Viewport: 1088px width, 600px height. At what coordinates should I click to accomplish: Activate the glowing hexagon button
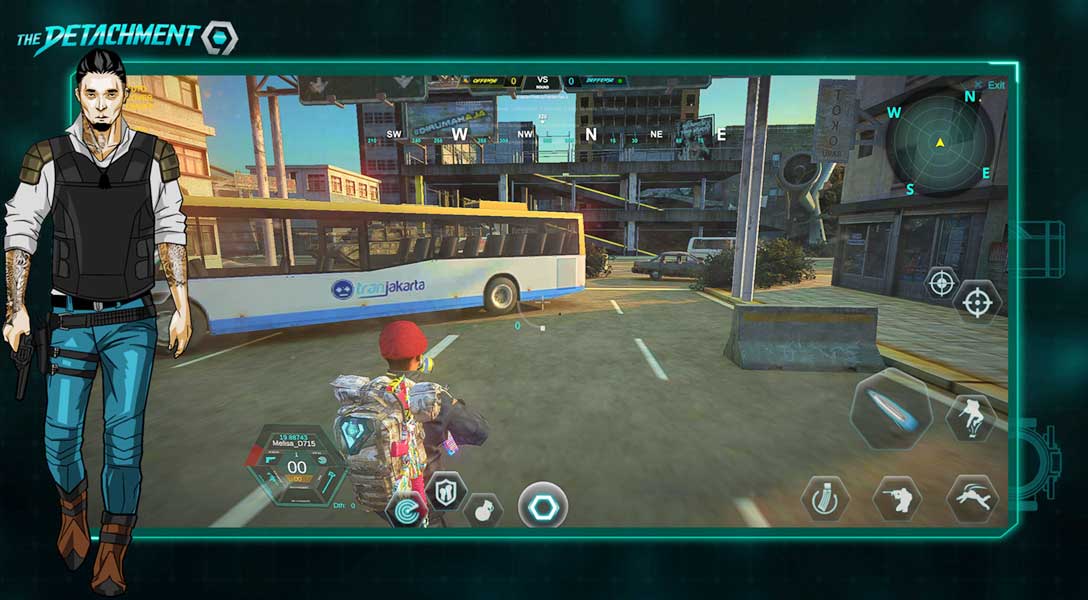pyautogui.click(x=543, y=506)
